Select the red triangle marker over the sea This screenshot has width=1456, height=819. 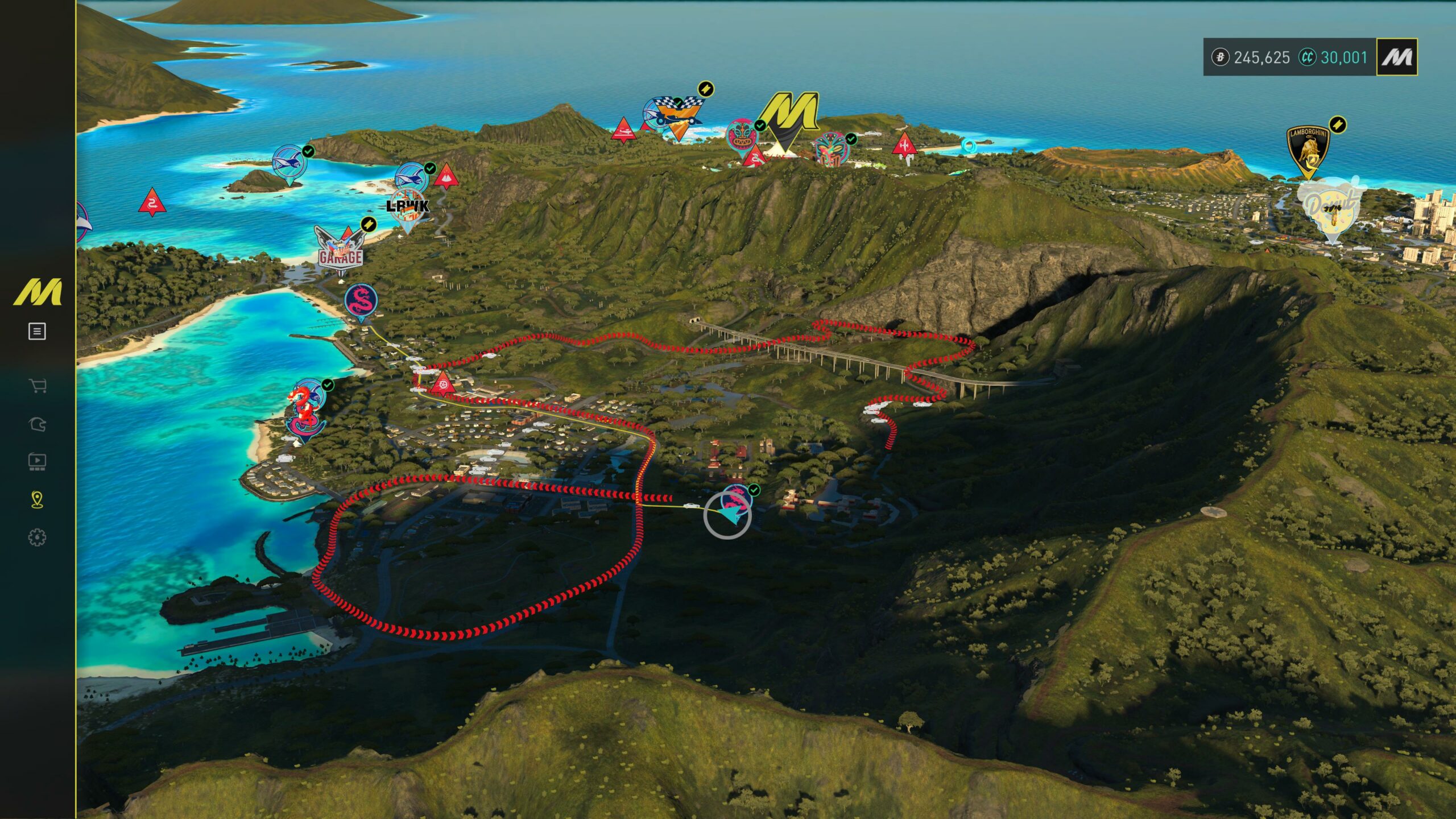pyautogui.click(x=152, y=202)
